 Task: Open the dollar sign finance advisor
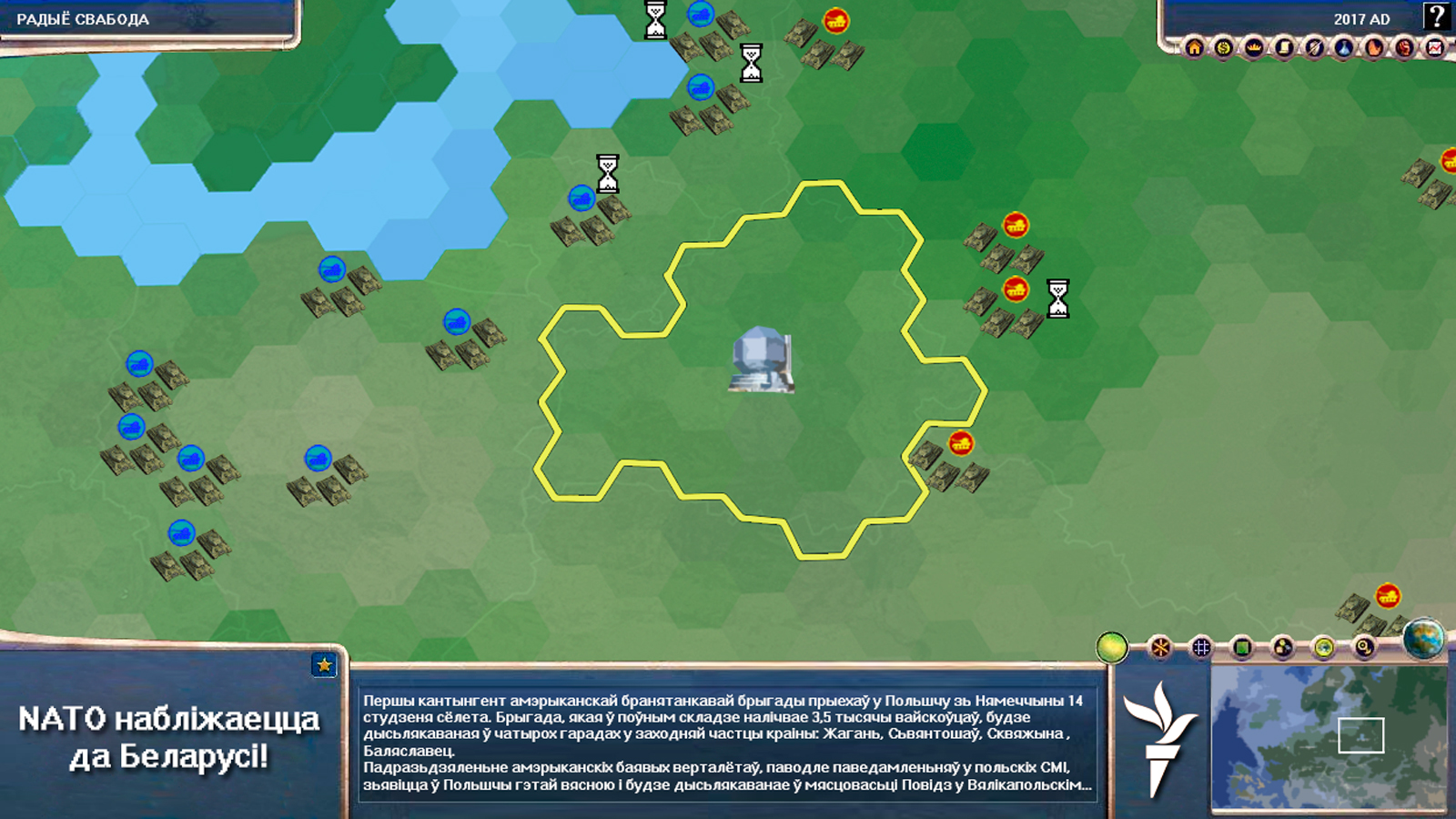click(1224, 47)
